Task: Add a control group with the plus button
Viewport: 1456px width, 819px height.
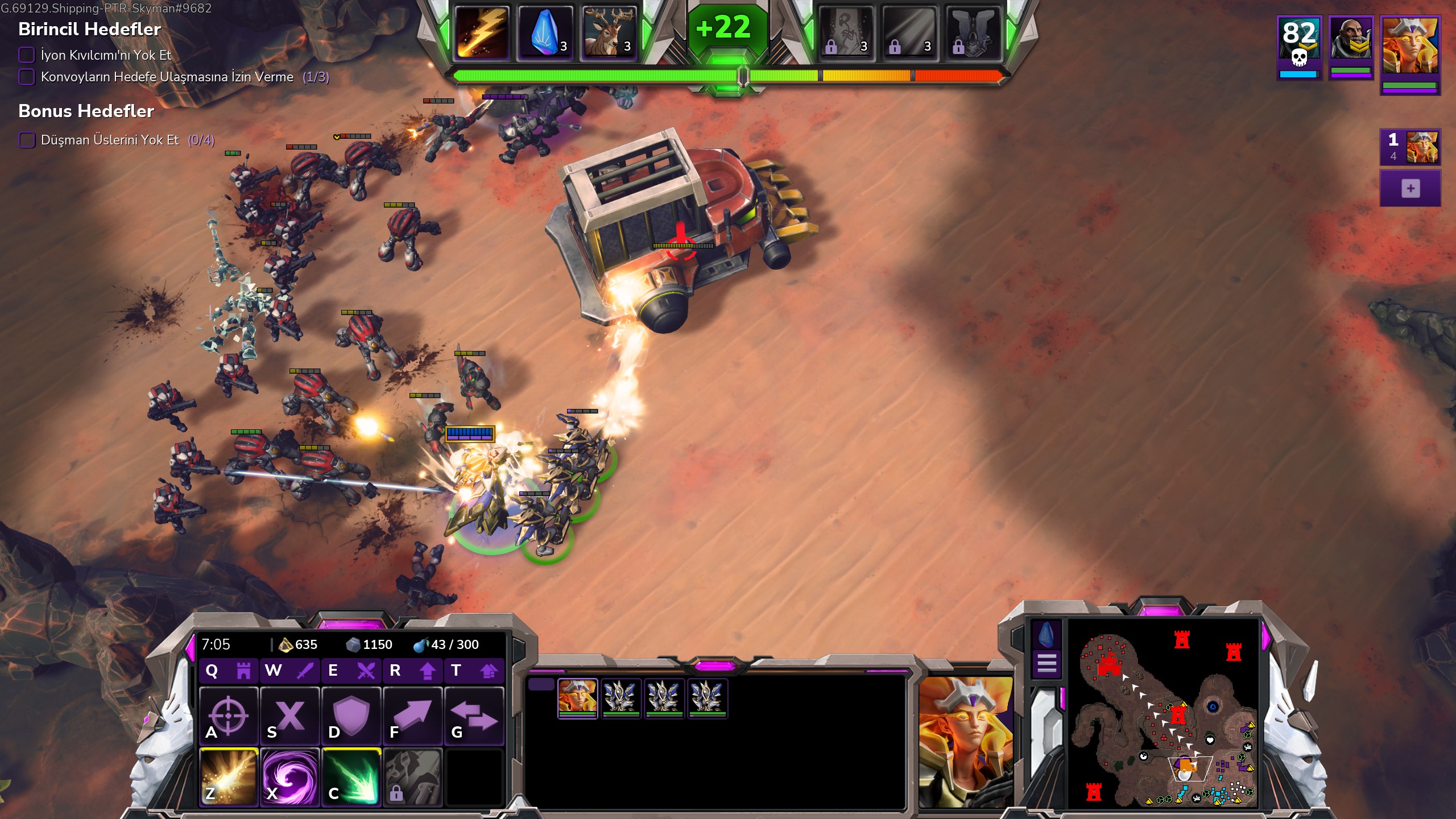Action: [x=1410, y=189]
